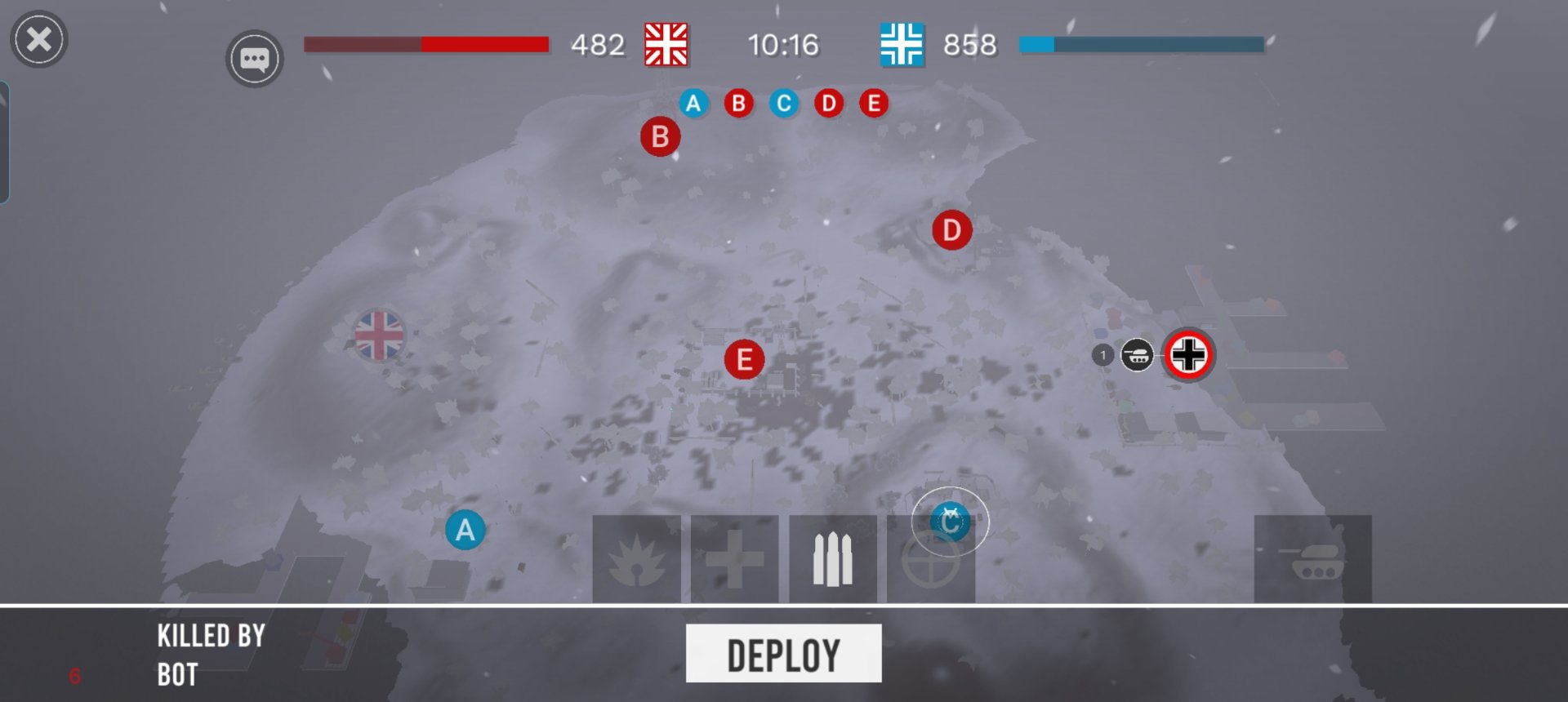Viewport: 1568px width, 702px height.
Task: Select the medic cross class
Action: click(734, 559)
